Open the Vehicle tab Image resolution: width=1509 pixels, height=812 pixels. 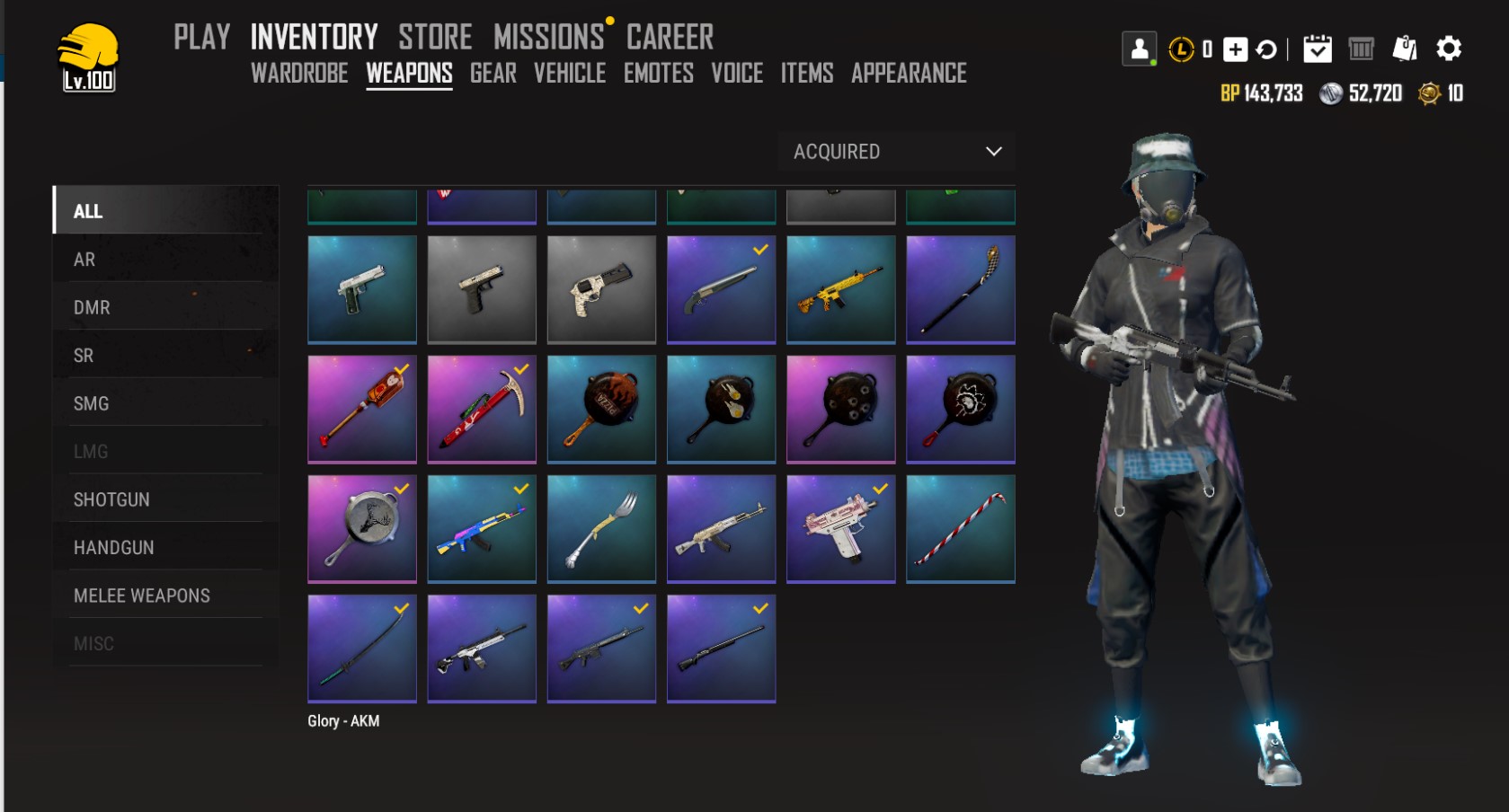pyautogui.click(x=570, y=73)
